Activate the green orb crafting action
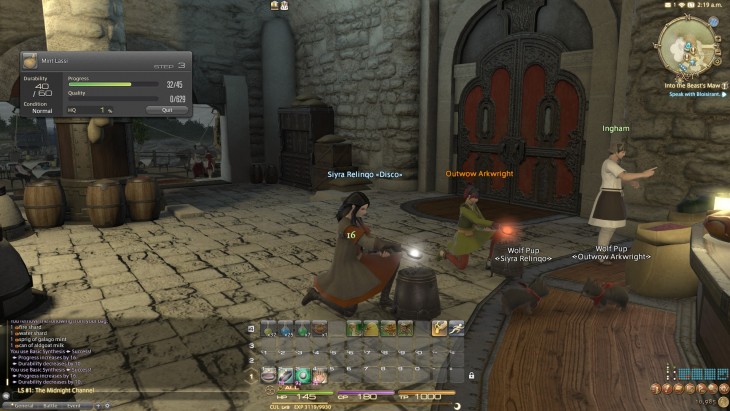Viewport: 730px width, 411px height. click(302, 376)
